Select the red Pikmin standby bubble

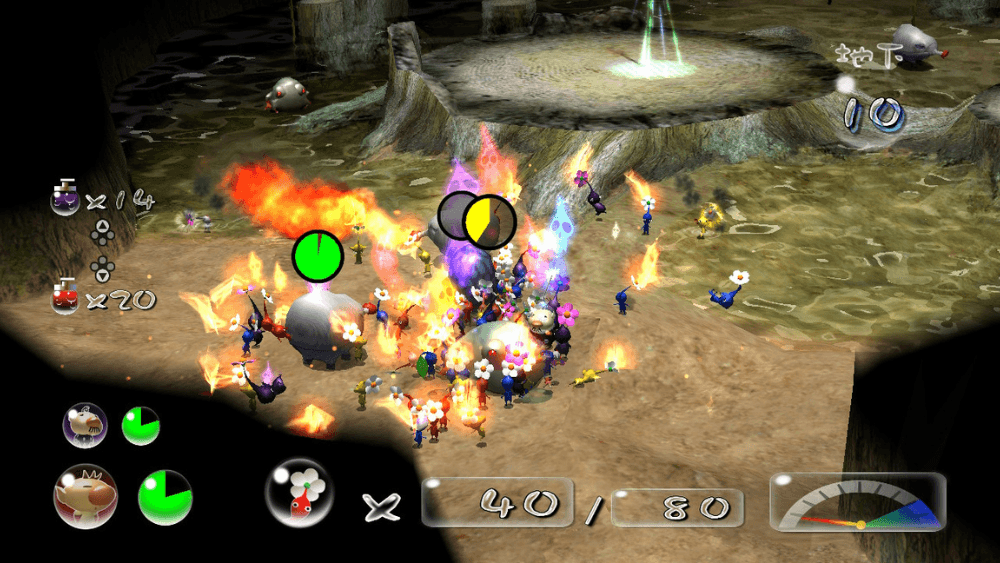300,494
